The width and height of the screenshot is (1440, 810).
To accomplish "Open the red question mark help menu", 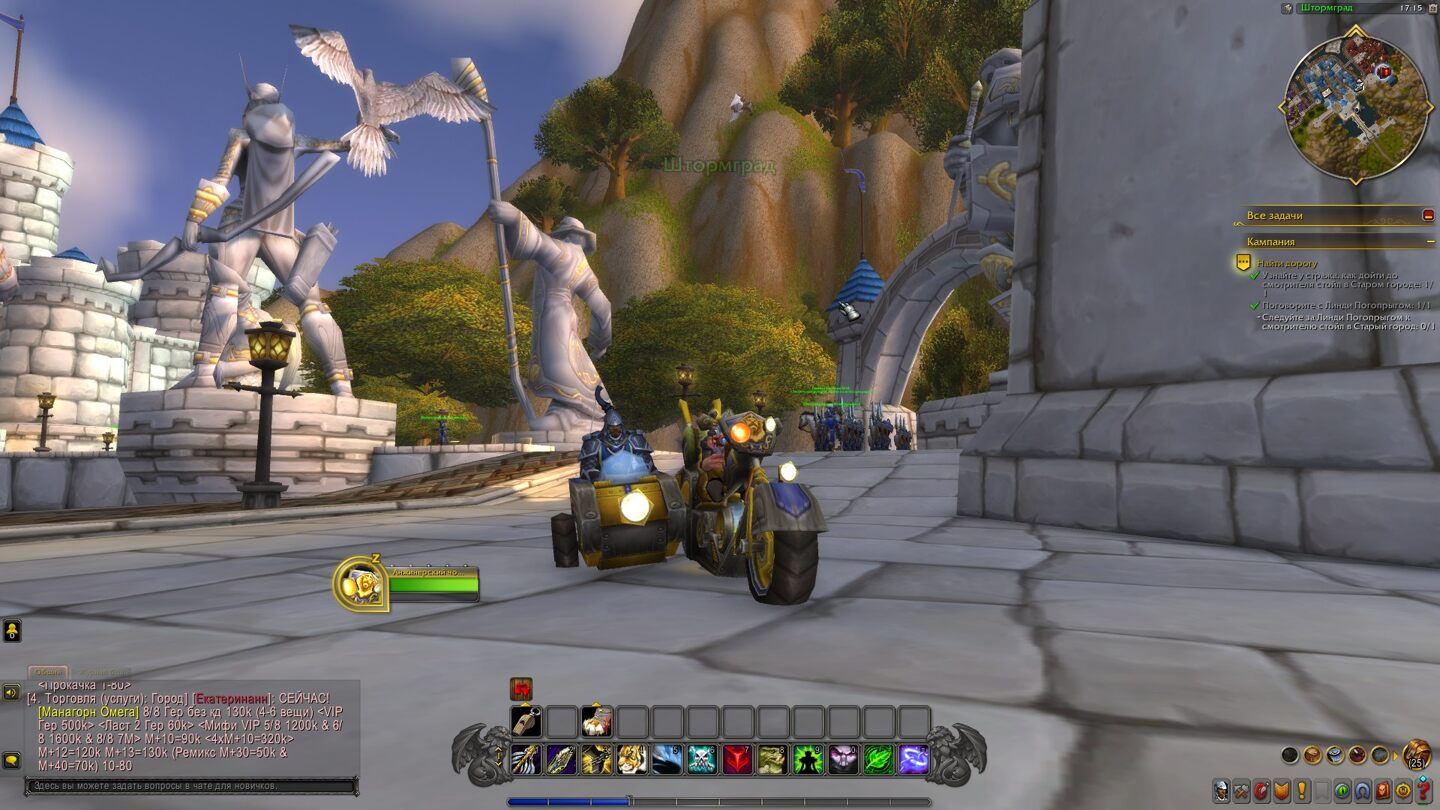I will 1423,791.
